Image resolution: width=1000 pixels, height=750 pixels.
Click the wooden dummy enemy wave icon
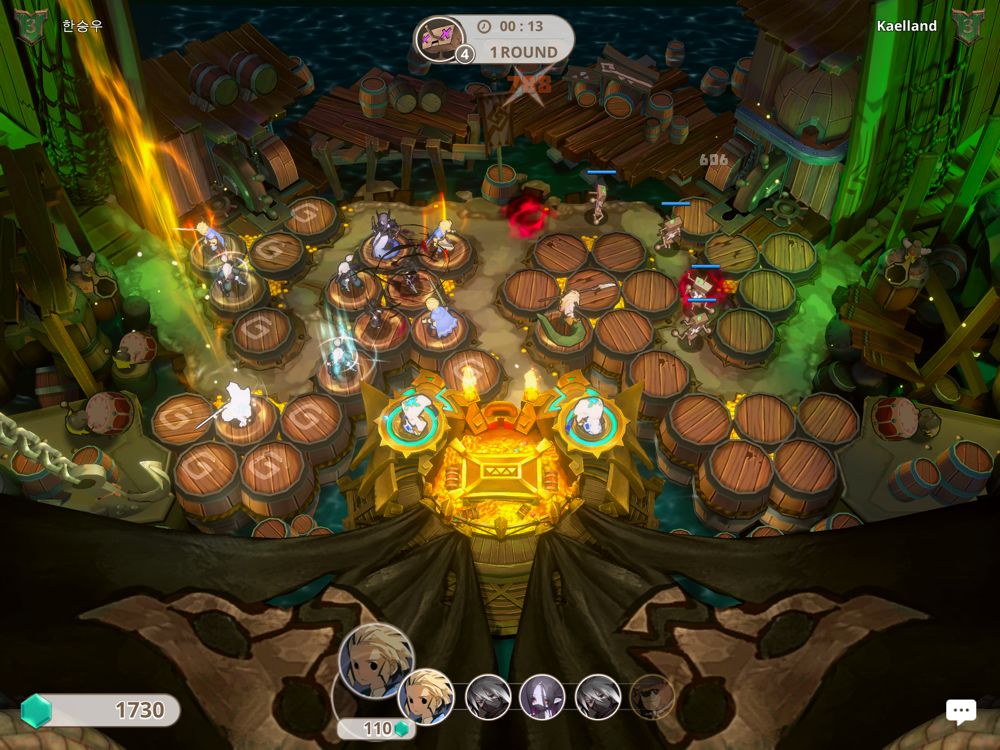[439, 40]
